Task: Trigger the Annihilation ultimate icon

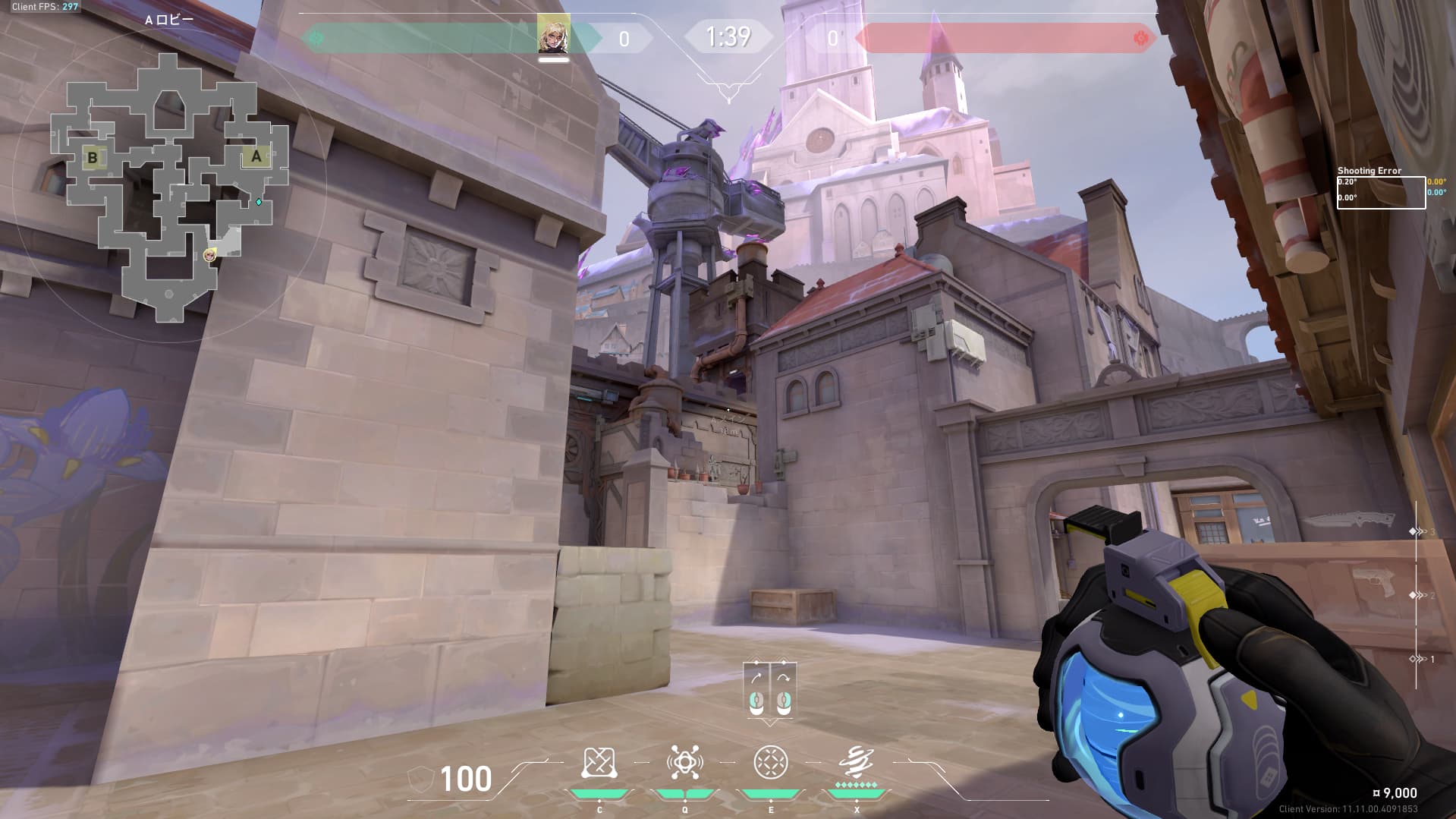Action: click(x=857, y=761)
